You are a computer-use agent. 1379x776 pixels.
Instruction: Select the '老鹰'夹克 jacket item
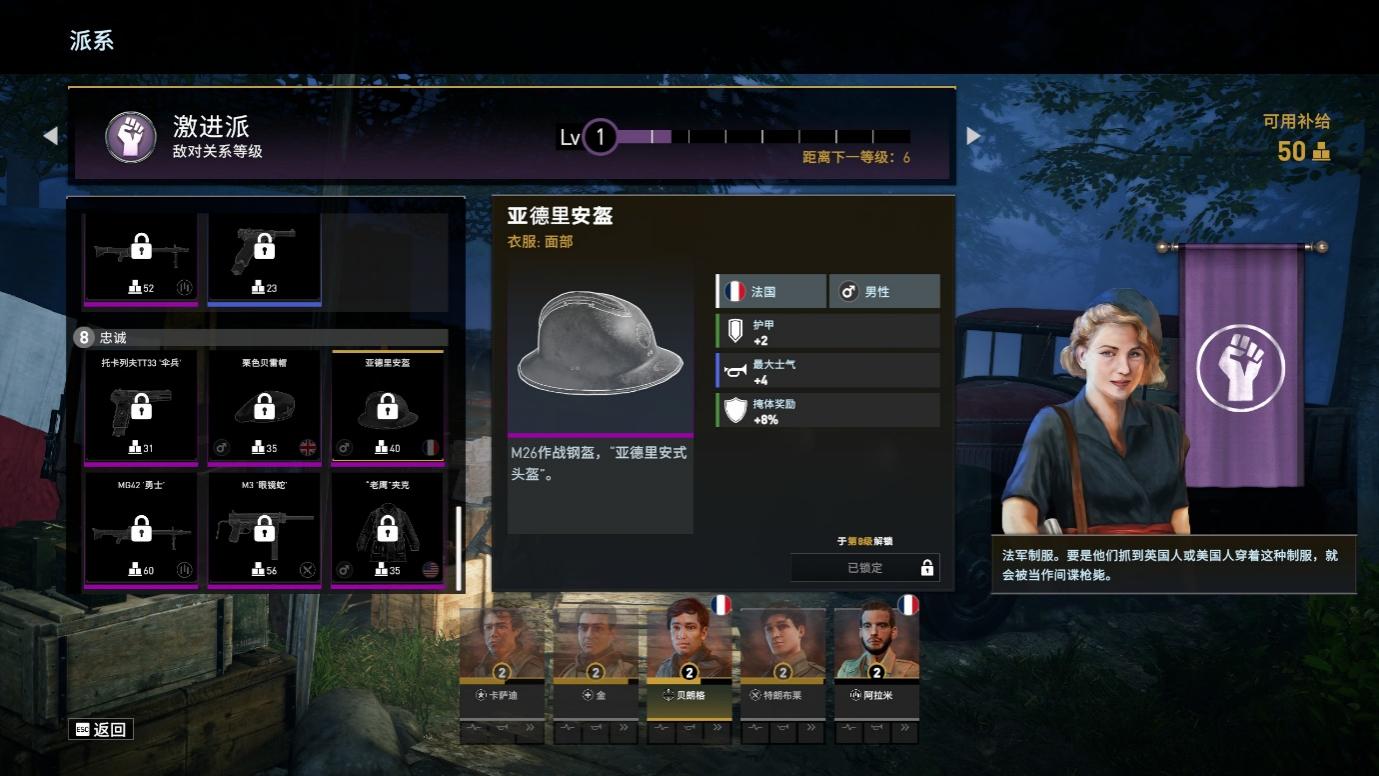pyautogui.click(x=387, y=529)
